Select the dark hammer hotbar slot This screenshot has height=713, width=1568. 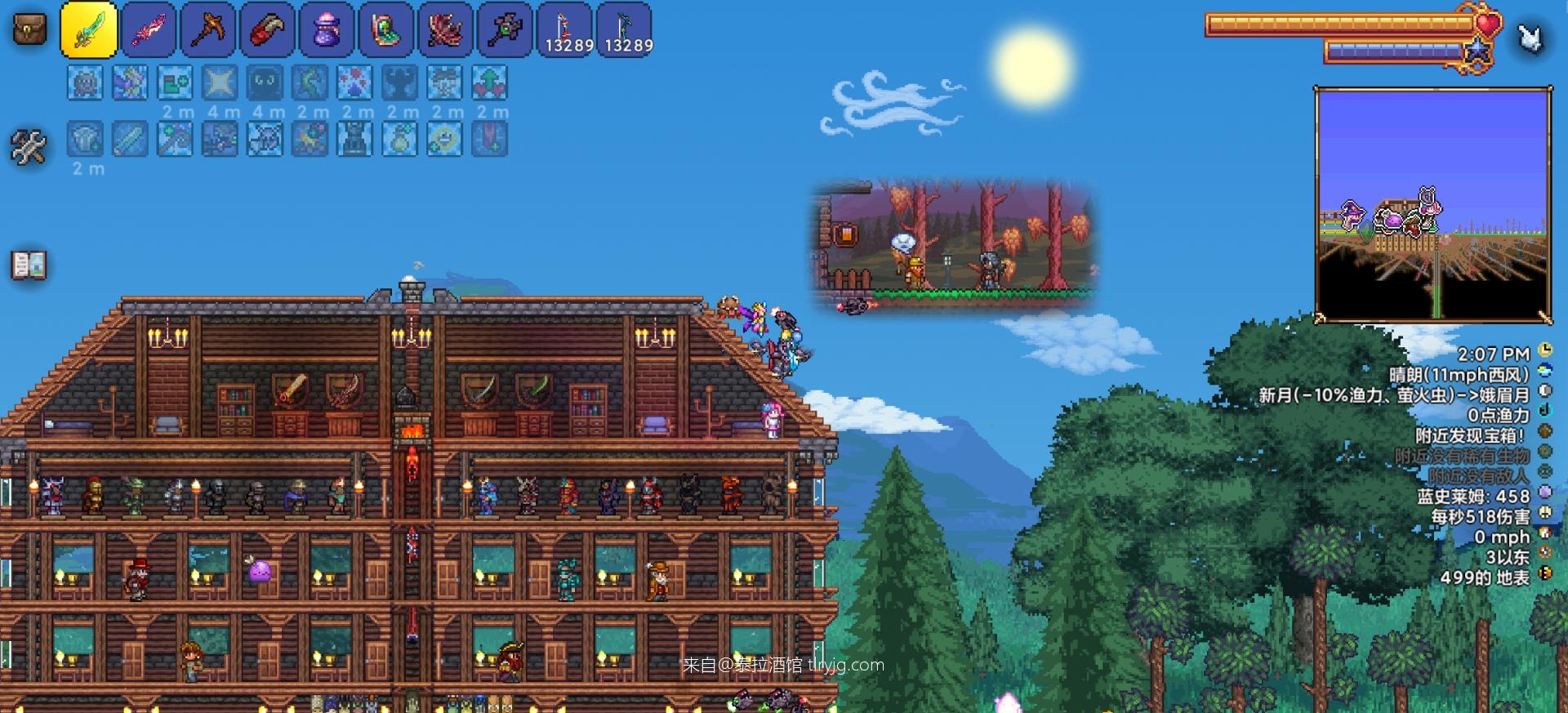pos(505,30)
